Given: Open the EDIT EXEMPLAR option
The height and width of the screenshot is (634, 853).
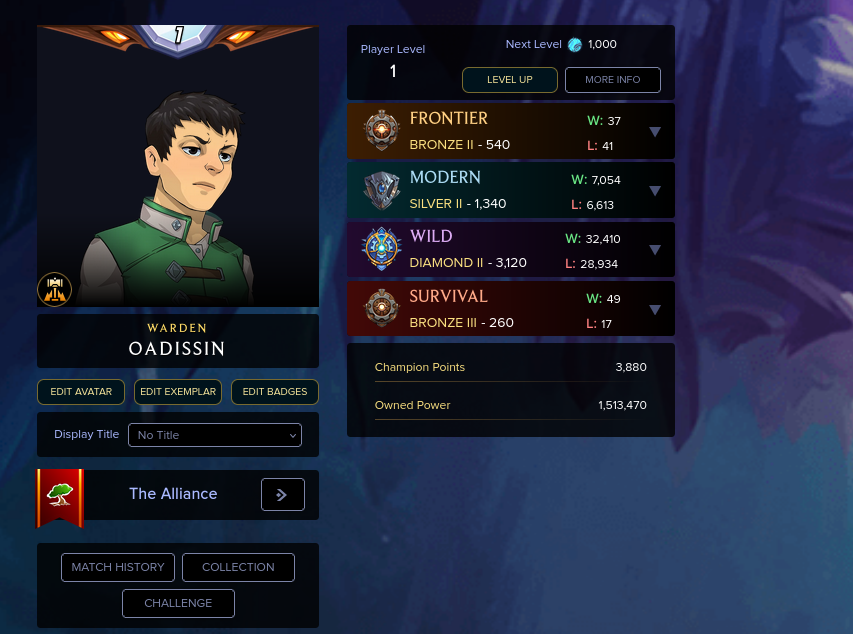Looking at the screenshot, I should coord(178,392).
